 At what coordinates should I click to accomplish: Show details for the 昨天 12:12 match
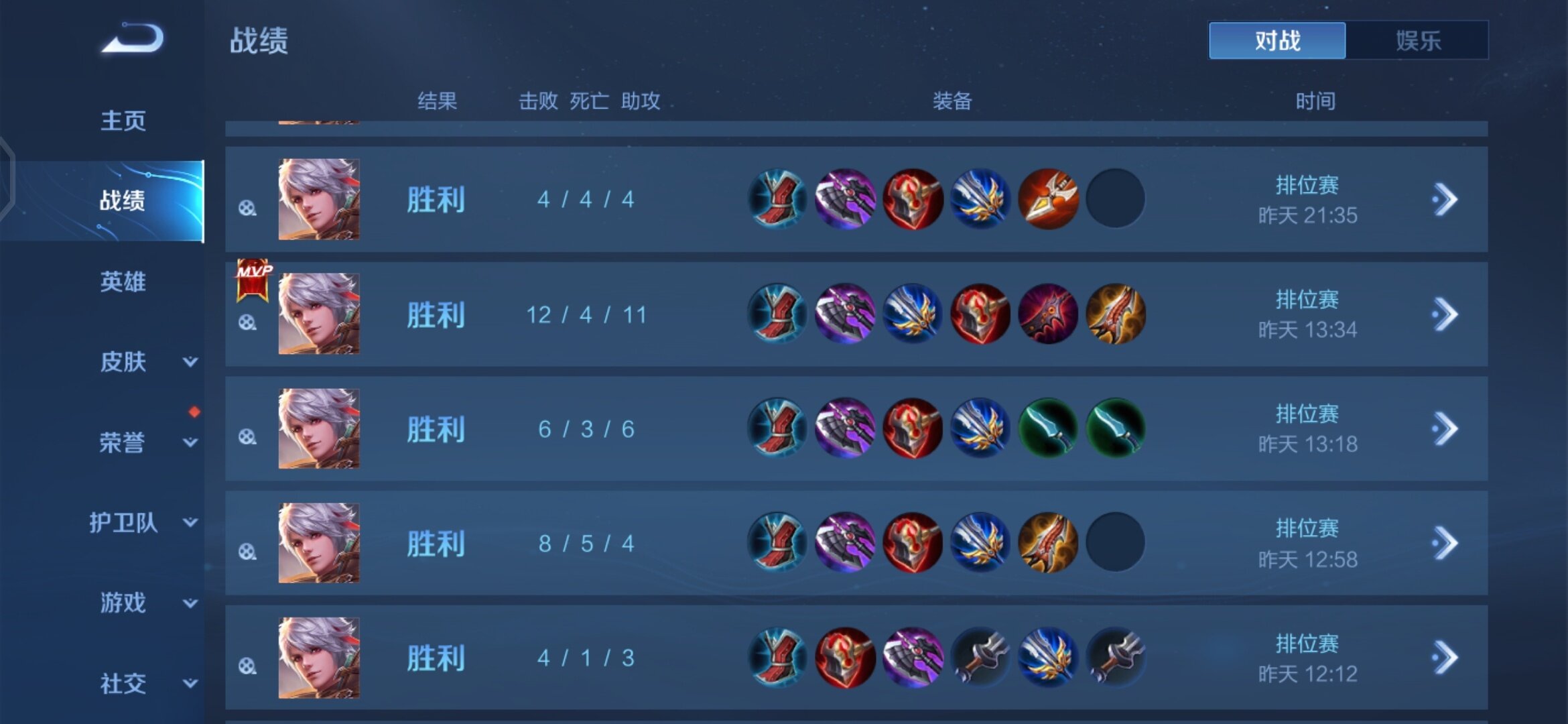[x=1445, y=658]
